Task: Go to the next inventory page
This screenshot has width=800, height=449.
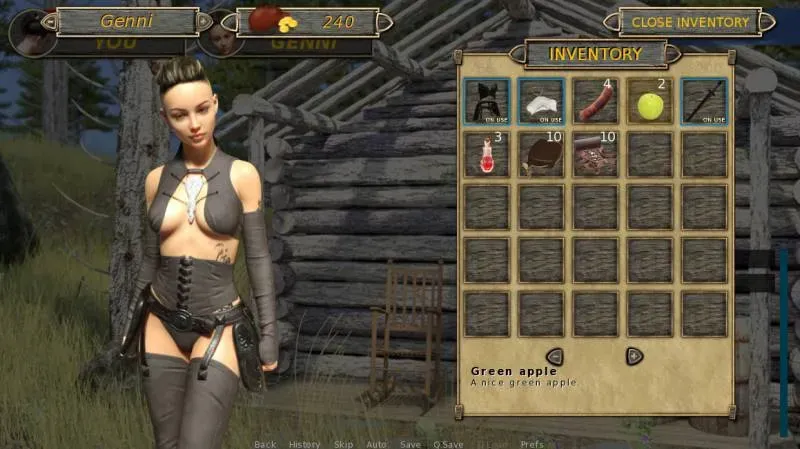Action: tap(634, 356)
